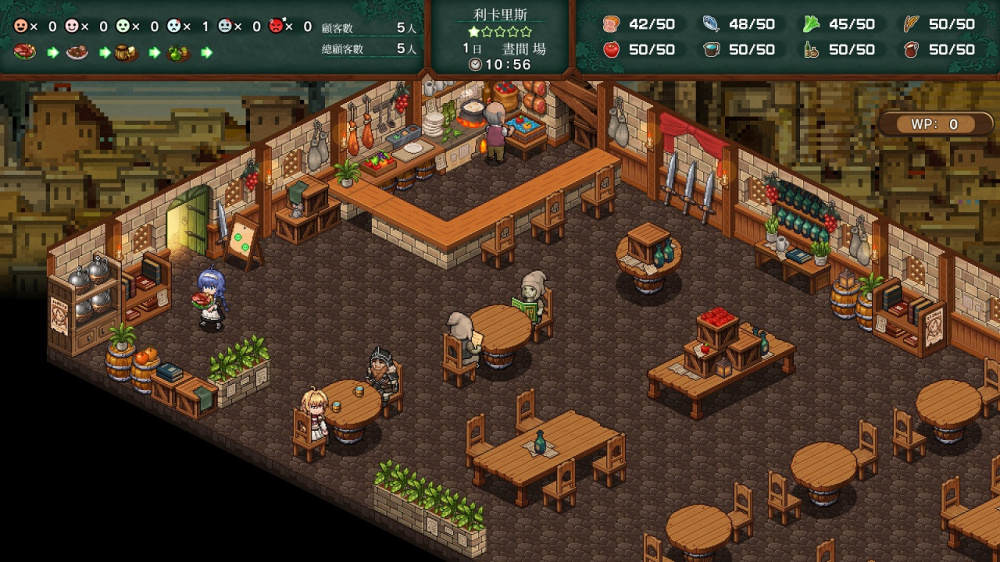The width and height of the screenshot is (1000, 562).
Task: Click the water bucket ingredient icon
Action: (x=711, y=49)
